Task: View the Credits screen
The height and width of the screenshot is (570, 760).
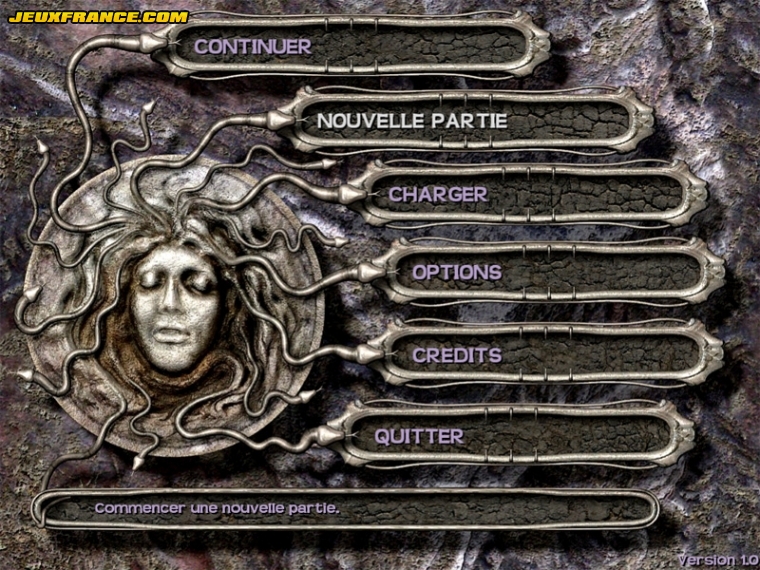Action: [457, 355]
